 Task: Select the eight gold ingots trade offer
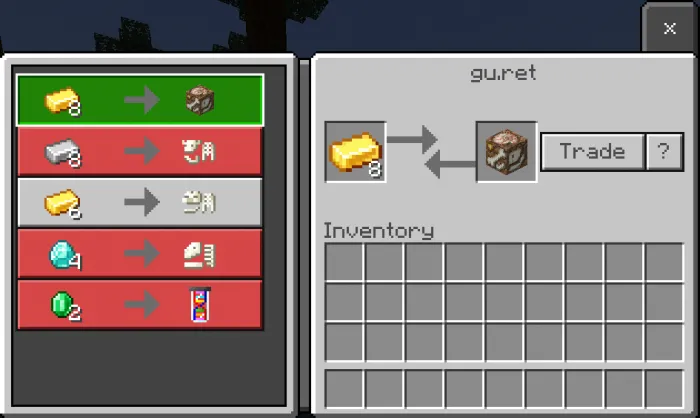click(x=140, y=100)
